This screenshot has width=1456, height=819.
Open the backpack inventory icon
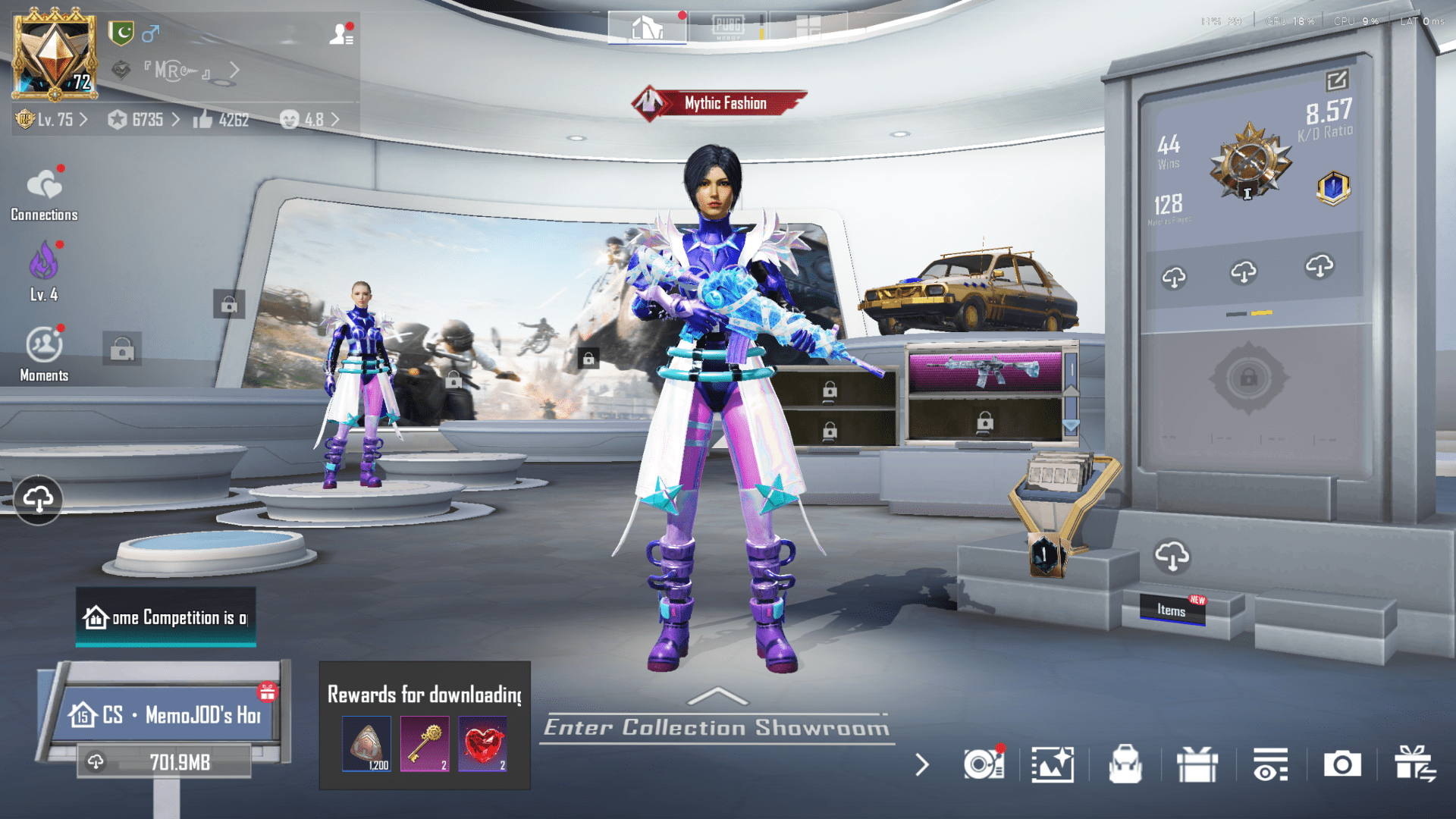click(x=1126, y=765)
